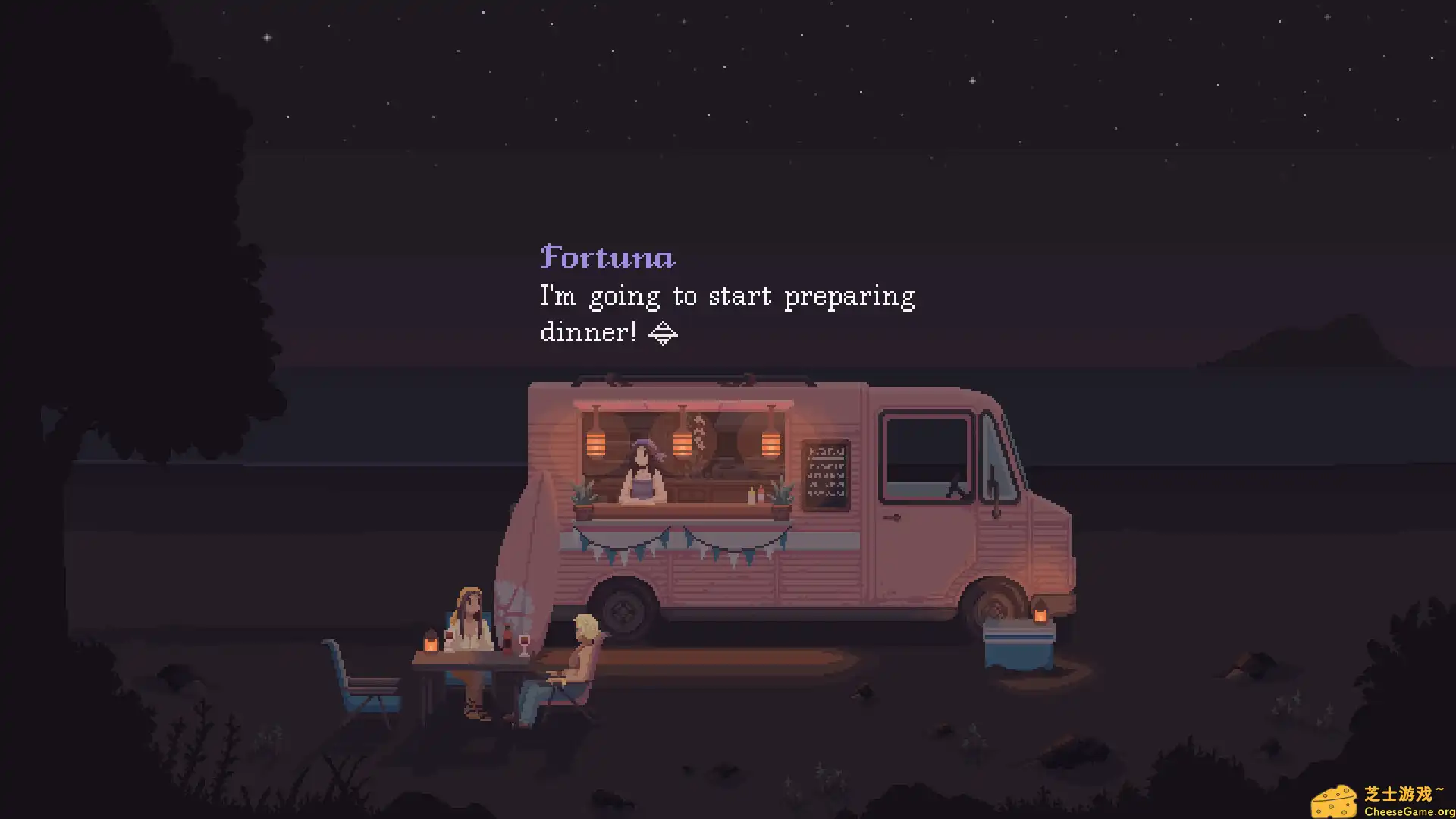
Task: Click the dialogue line 'I'm going to start preparing'
Action: (x=726, y=296)
